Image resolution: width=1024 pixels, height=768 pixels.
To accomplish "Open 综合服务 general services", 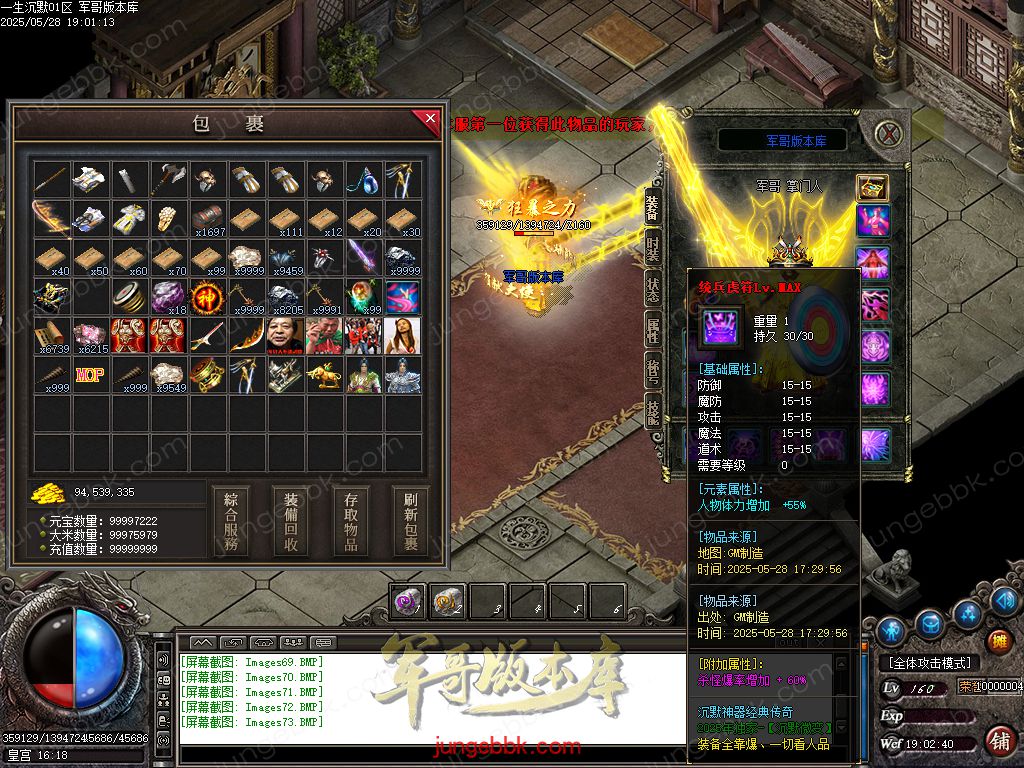I will coord(232,521).
